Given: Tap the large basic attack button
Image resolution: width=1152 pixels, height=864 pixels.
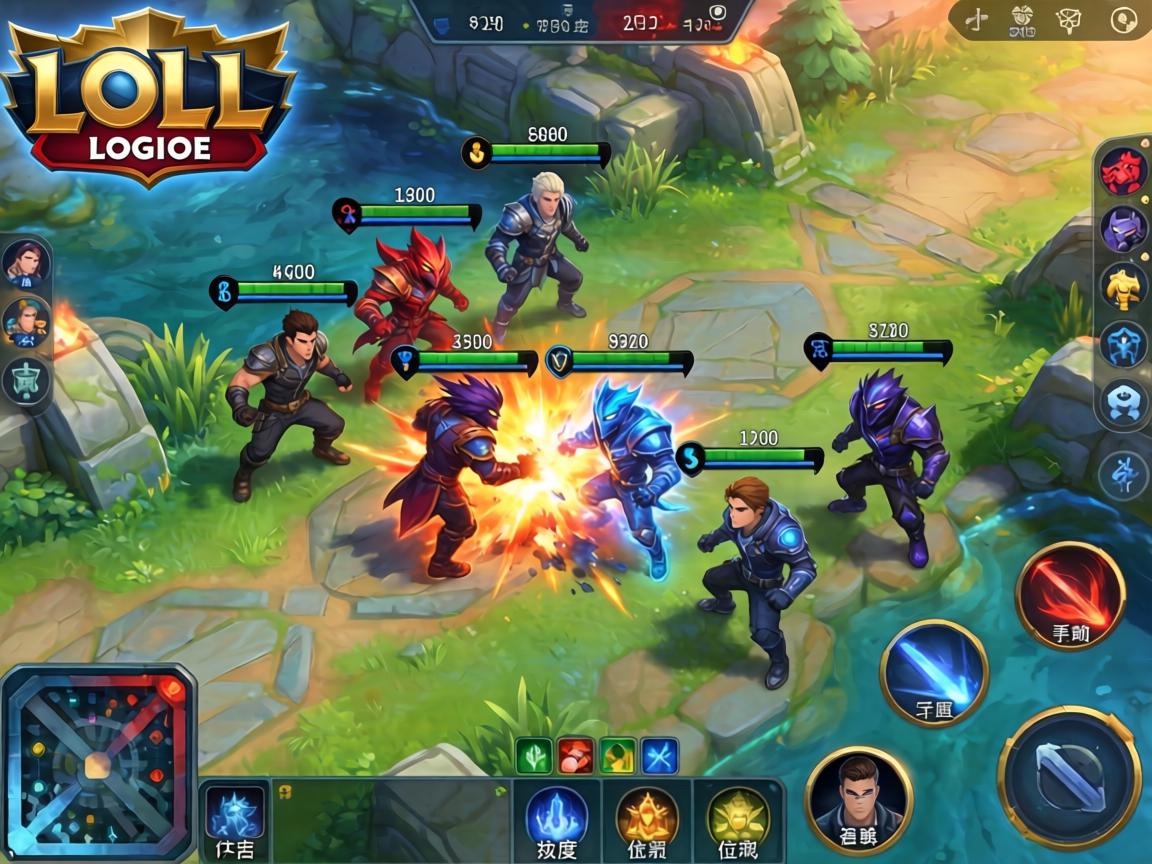Looking at the screenshot, I should click(x=1069, y=778).
